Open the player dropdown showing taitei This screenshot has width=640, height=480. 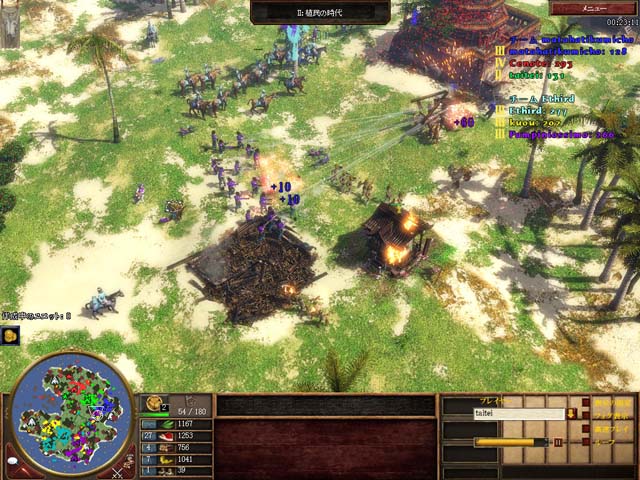[x=569, y=412]
